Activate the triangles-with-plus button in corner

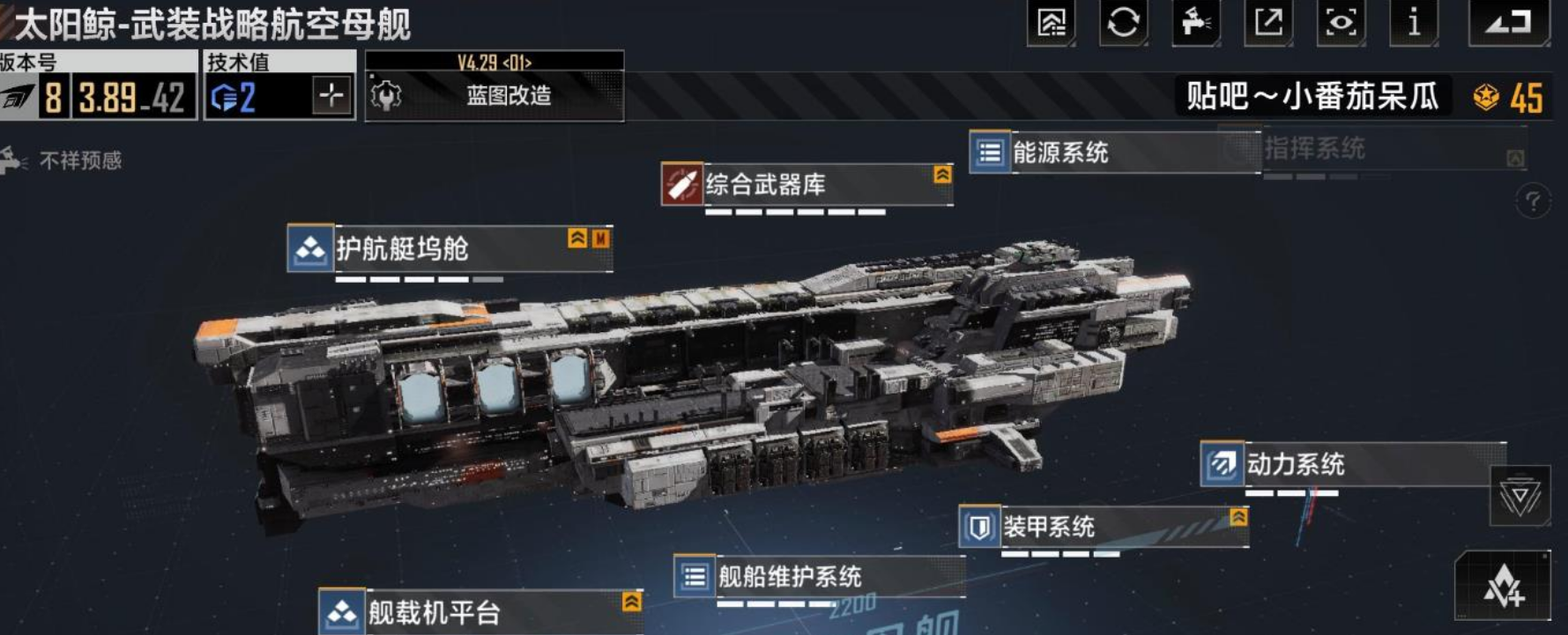(1502, 586)
